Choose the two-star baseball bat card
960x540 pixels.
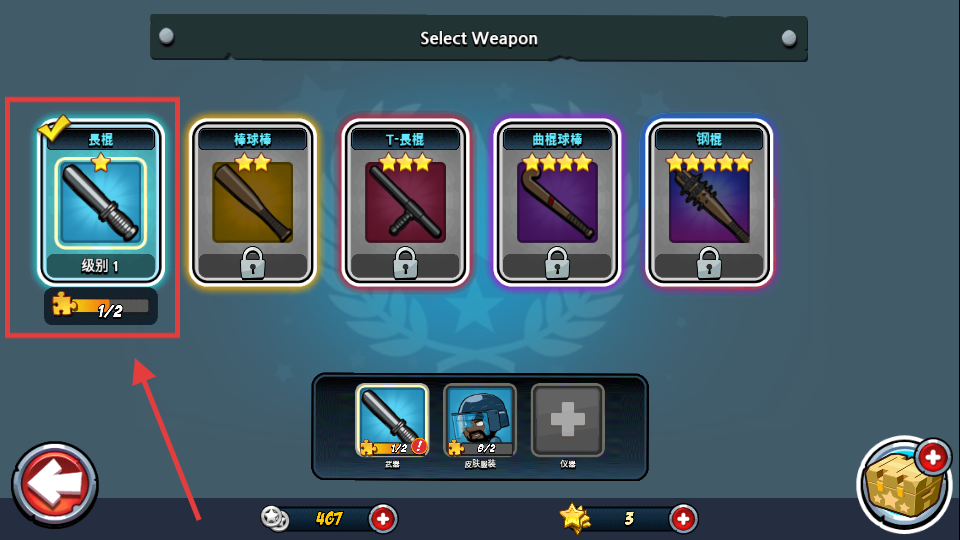point(253,203)
